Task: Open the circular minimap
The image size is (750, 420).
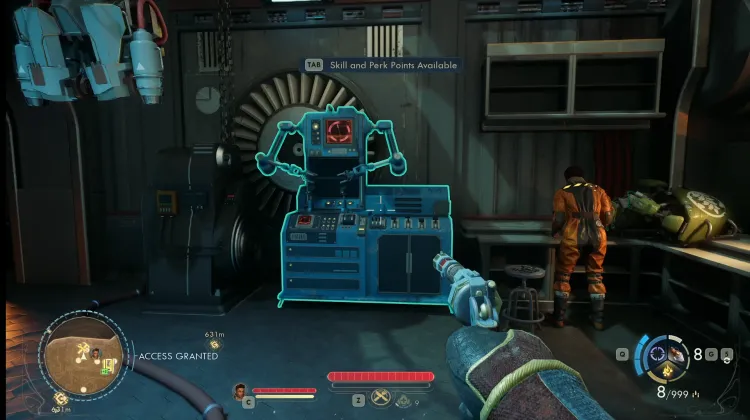Action: point(83,354)
